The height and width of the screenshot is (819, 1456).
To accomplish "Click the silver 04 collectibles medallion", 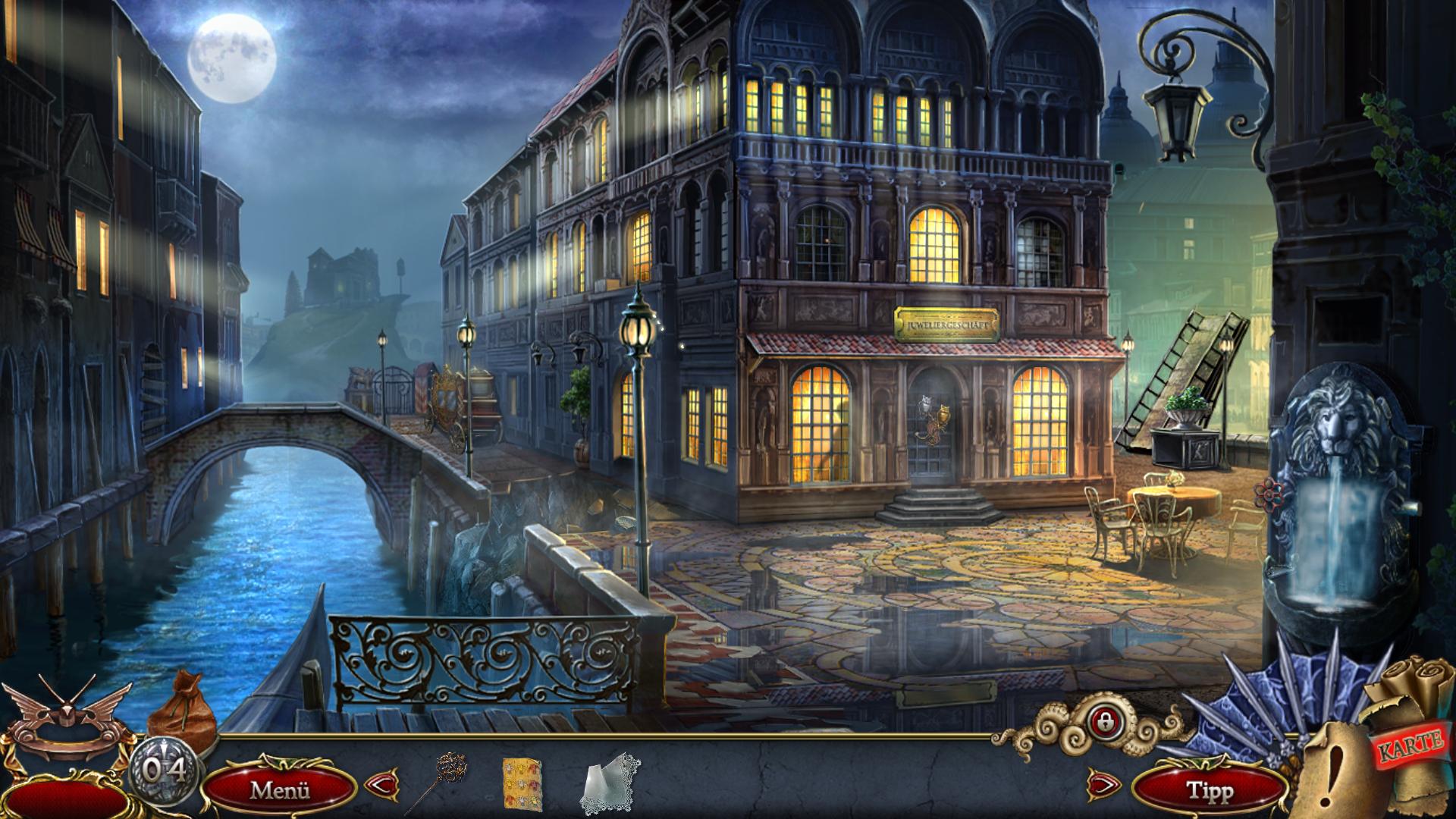I will click(164, 772).
